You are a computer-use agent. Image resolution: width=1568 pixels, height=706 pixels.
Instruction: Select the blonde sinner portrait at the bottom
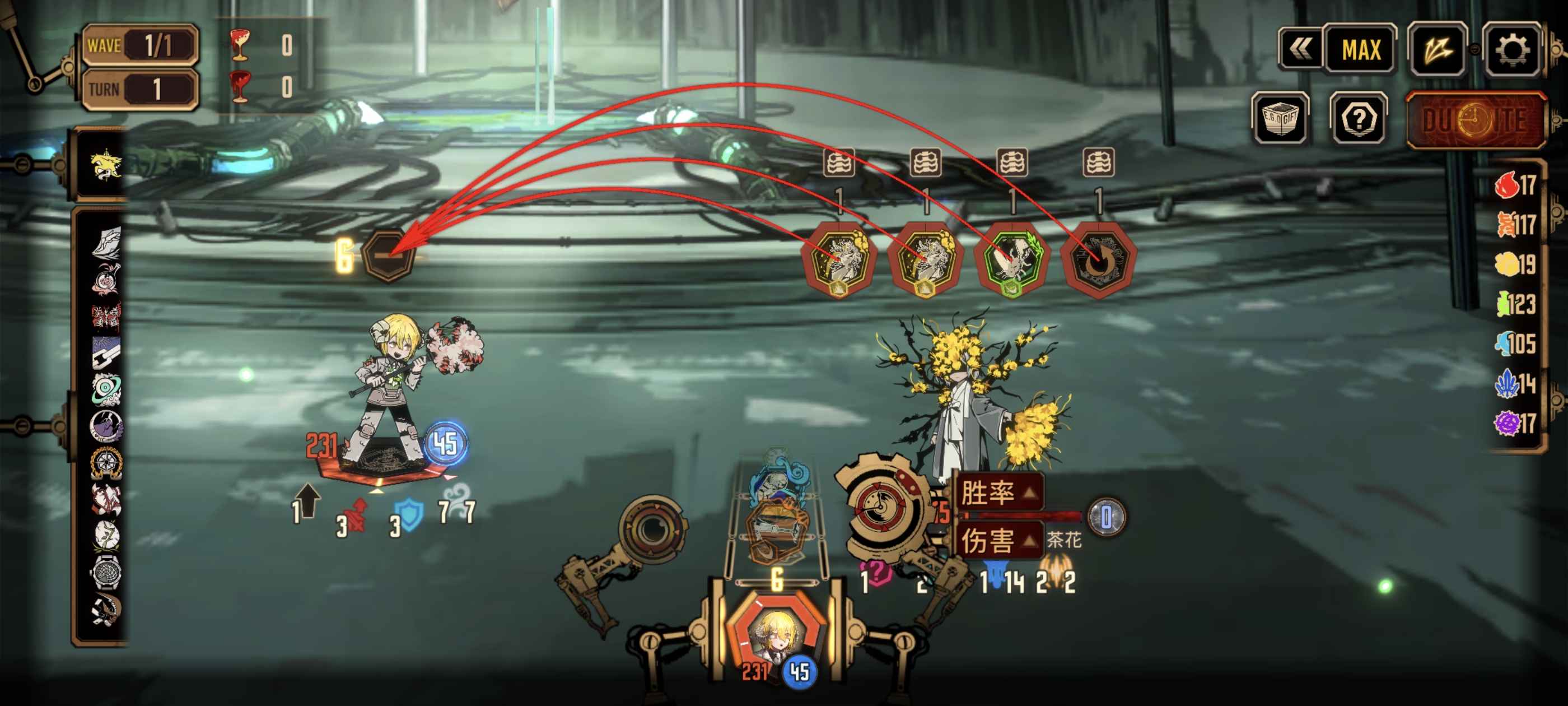point(776,637)
